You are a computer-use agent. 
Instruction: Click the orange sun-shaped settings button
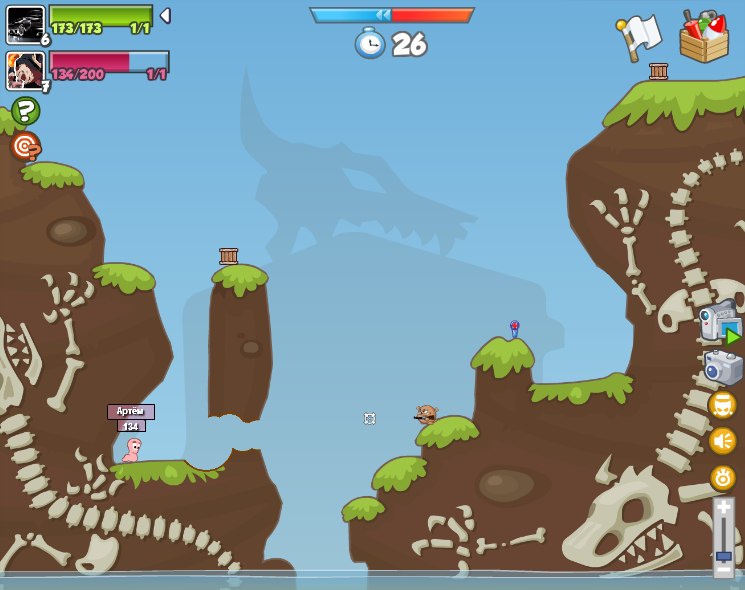(x=722, y=477)
